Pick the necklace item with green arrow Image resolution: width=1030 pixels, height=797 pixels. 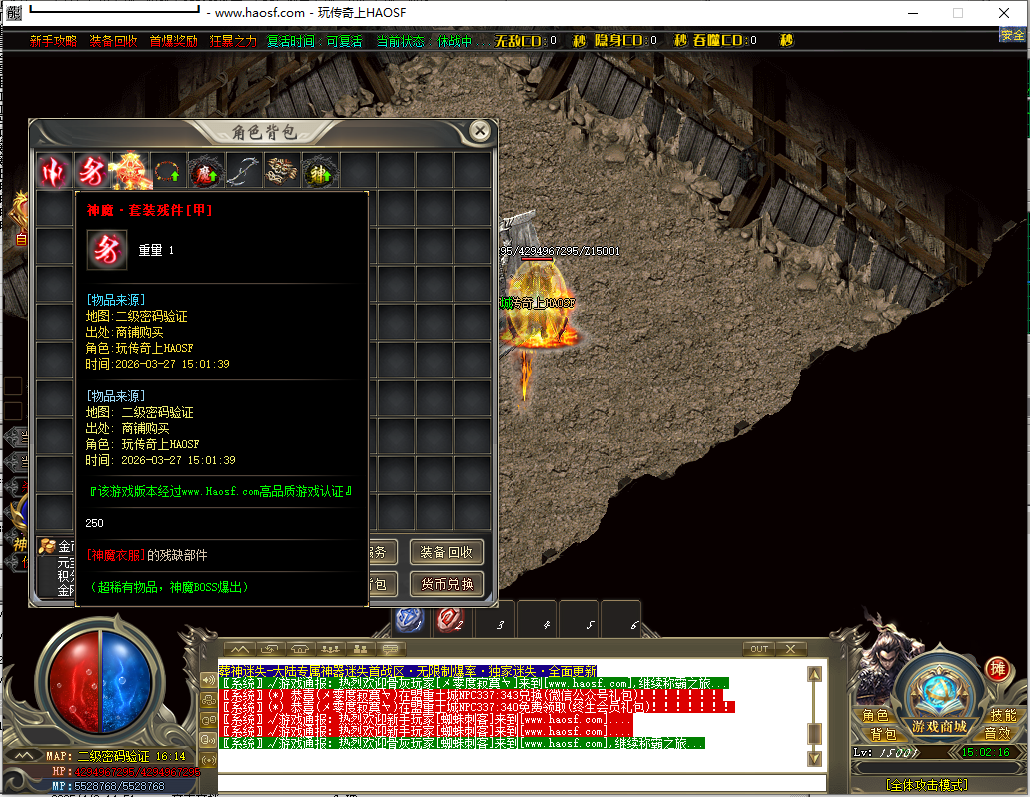pyautogui.click(x=168, y=171)
